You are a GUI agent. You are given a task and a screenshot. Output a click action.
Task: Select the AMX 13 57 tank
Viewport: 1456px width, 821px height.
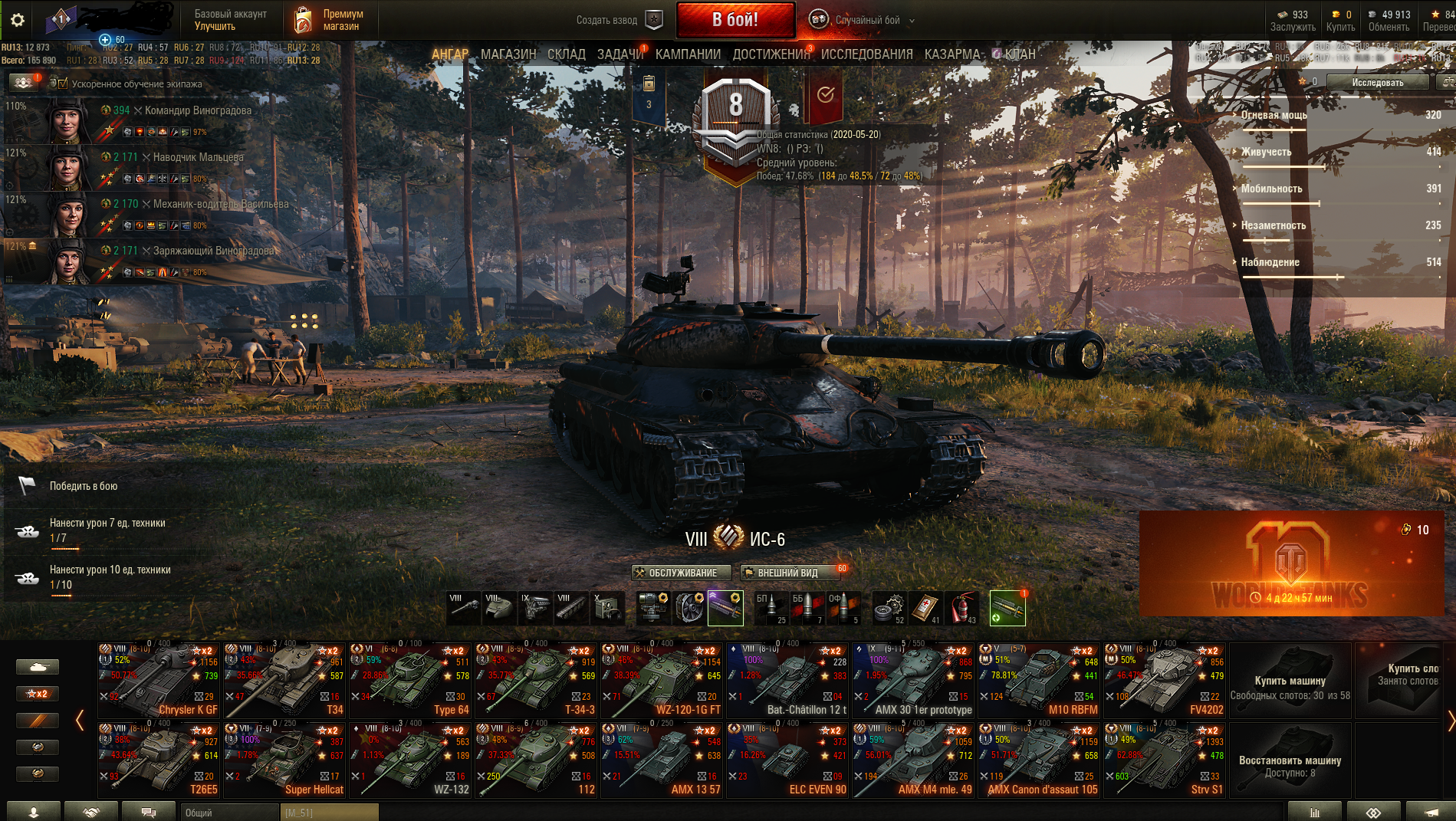pos(662,760)
